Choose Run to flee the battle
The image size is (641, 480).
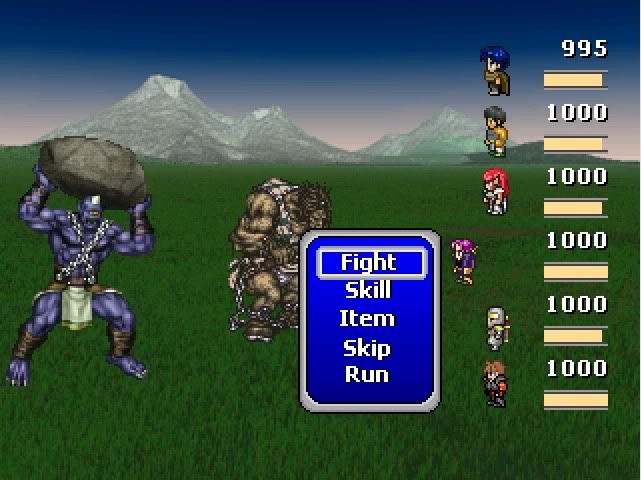(x=369, y=375)
